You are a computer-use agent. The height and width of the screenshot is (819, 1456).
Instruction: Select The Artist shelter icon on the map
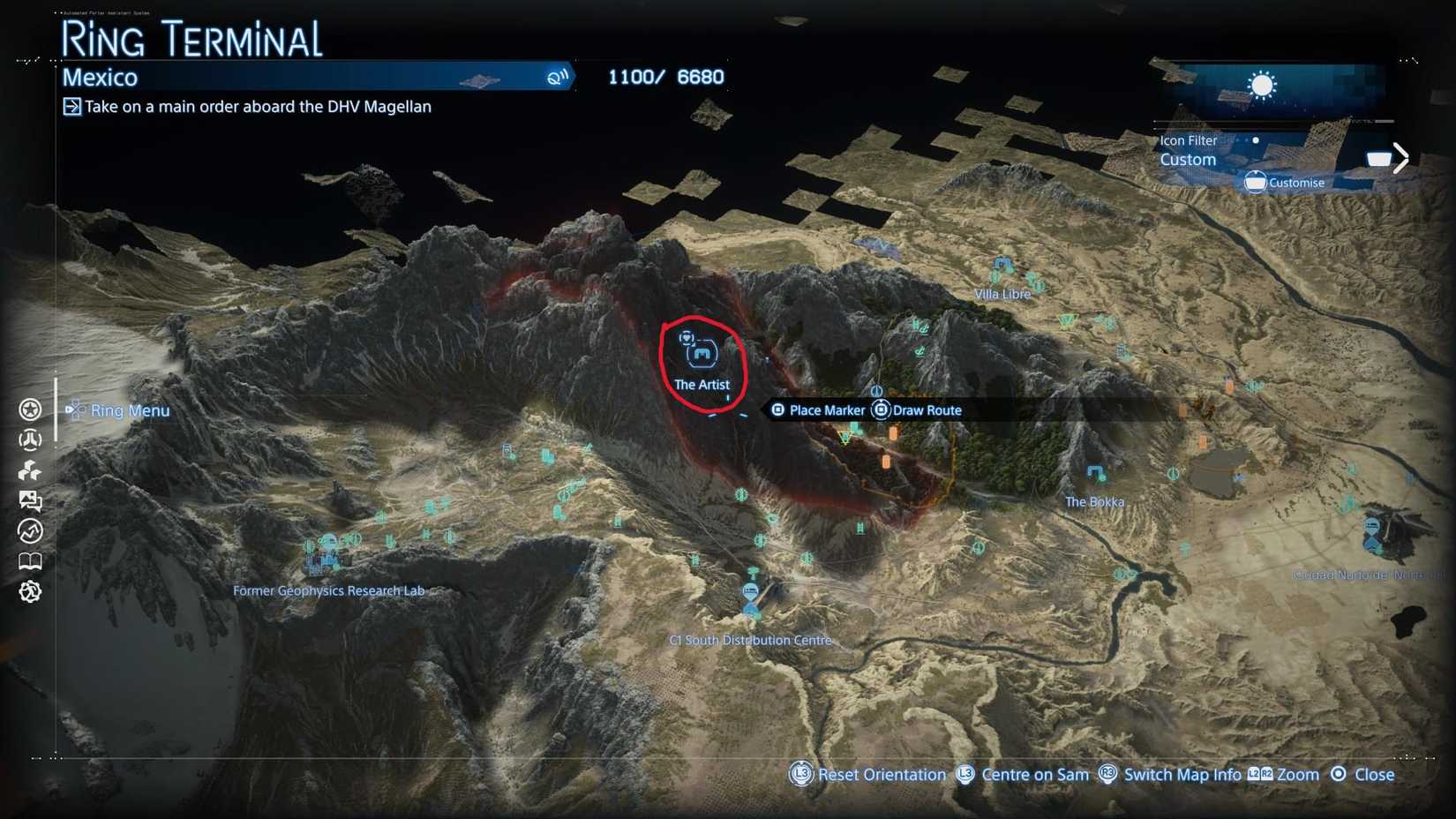pyautogui.click(x=702, y=351)
